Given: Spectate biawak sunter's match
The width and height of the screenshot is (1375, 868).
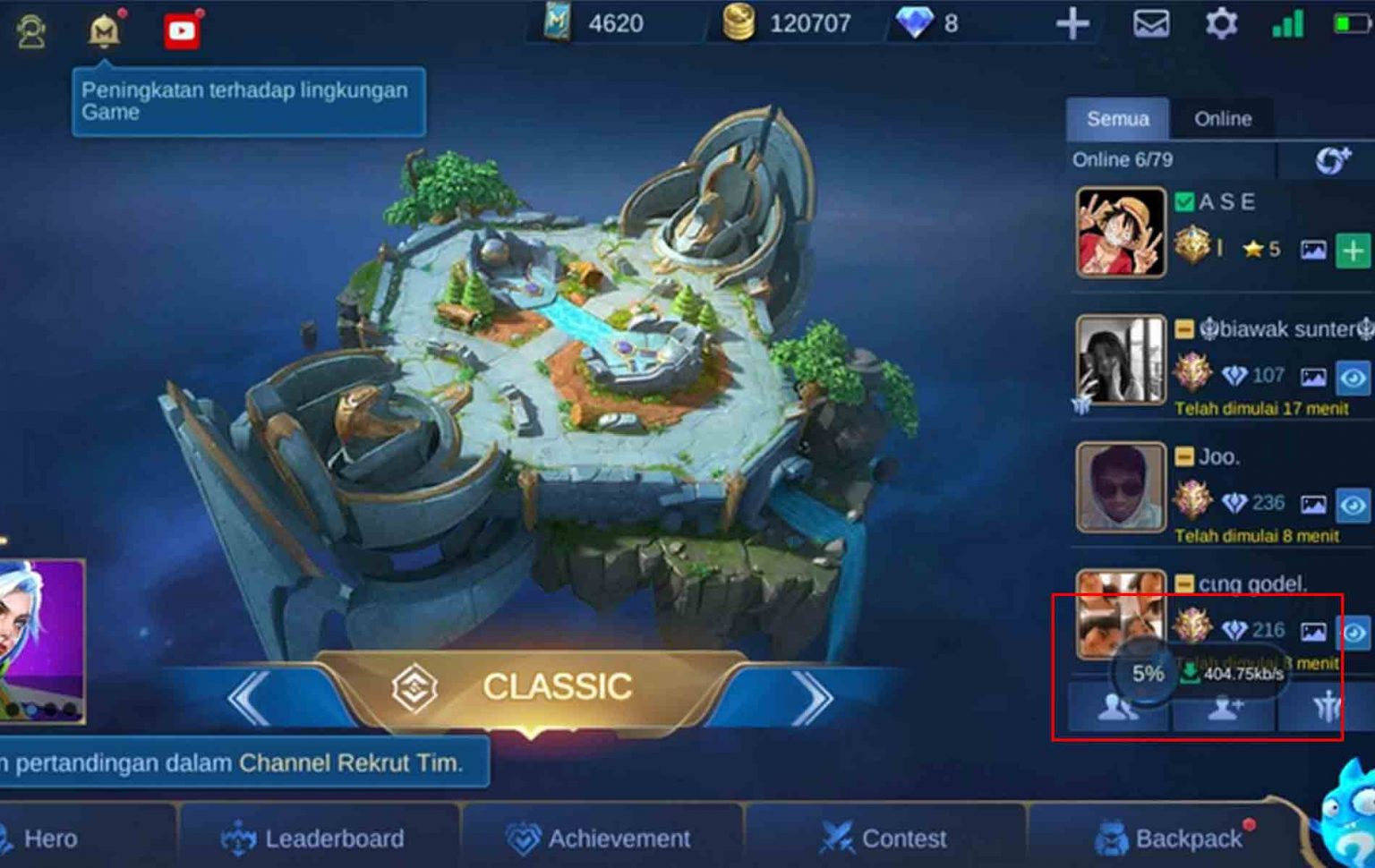Looking at the screenshot, I should click(1354, 378).
